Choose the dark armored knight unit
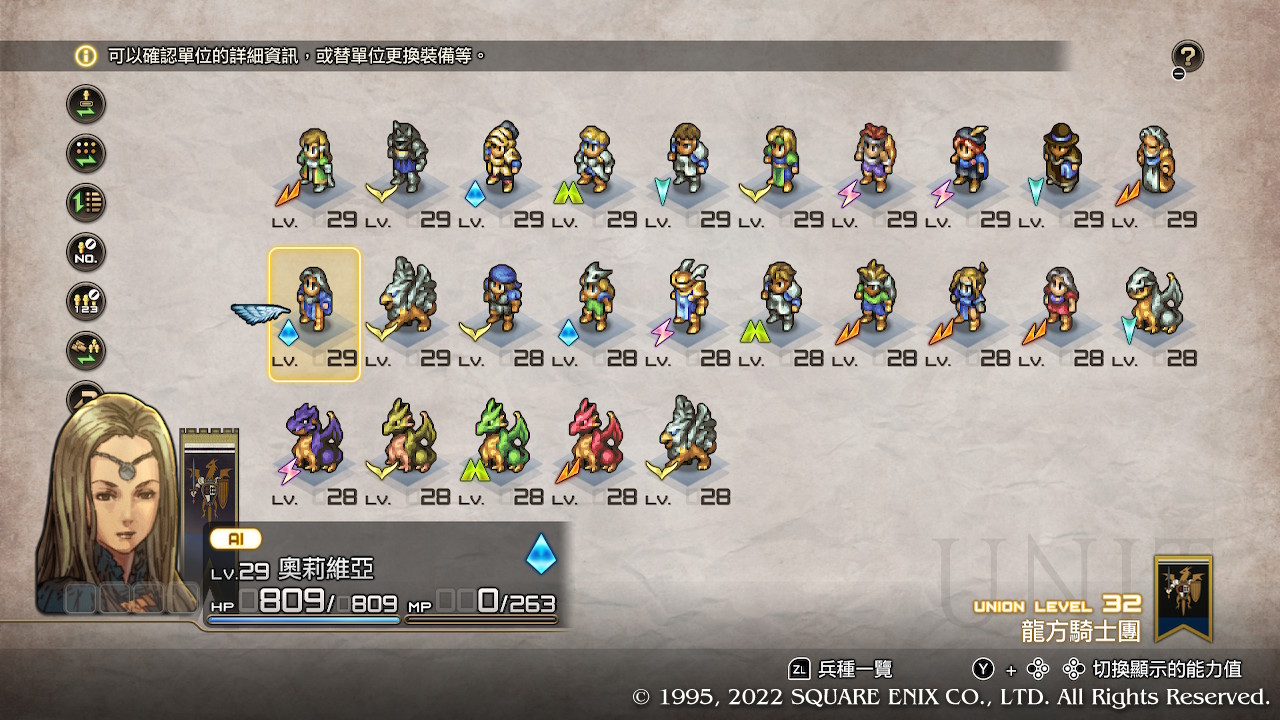 click(407, 160)
